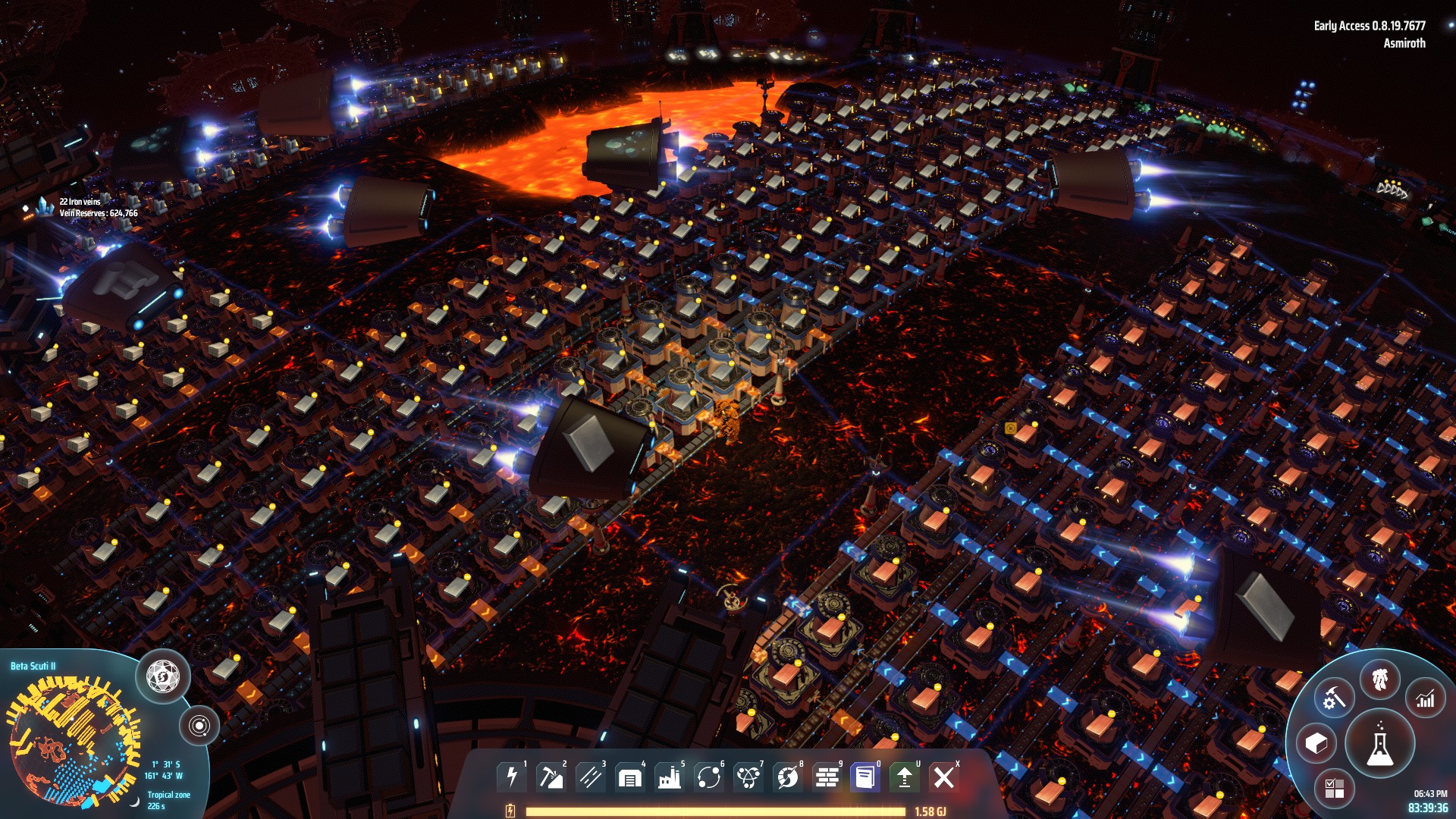
Task: Open the storage warehouse build category
Action: coord(630,777)
